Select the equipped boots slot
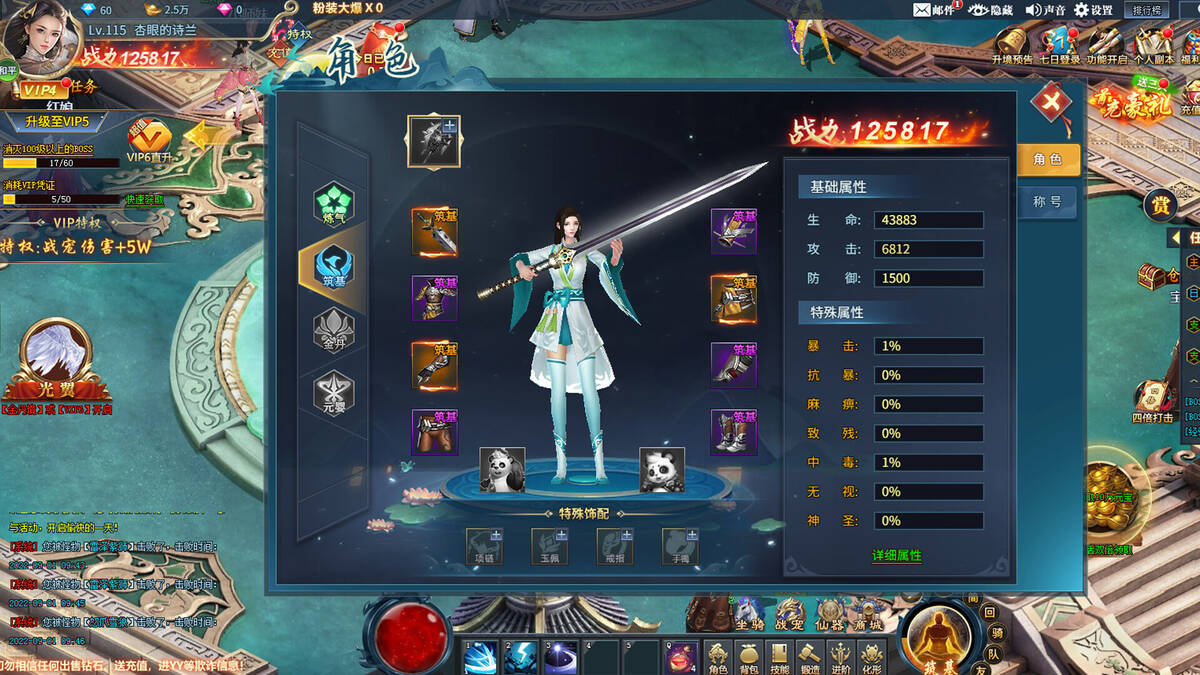Screen dimensions: 1200x675 (x=733, y=432)
